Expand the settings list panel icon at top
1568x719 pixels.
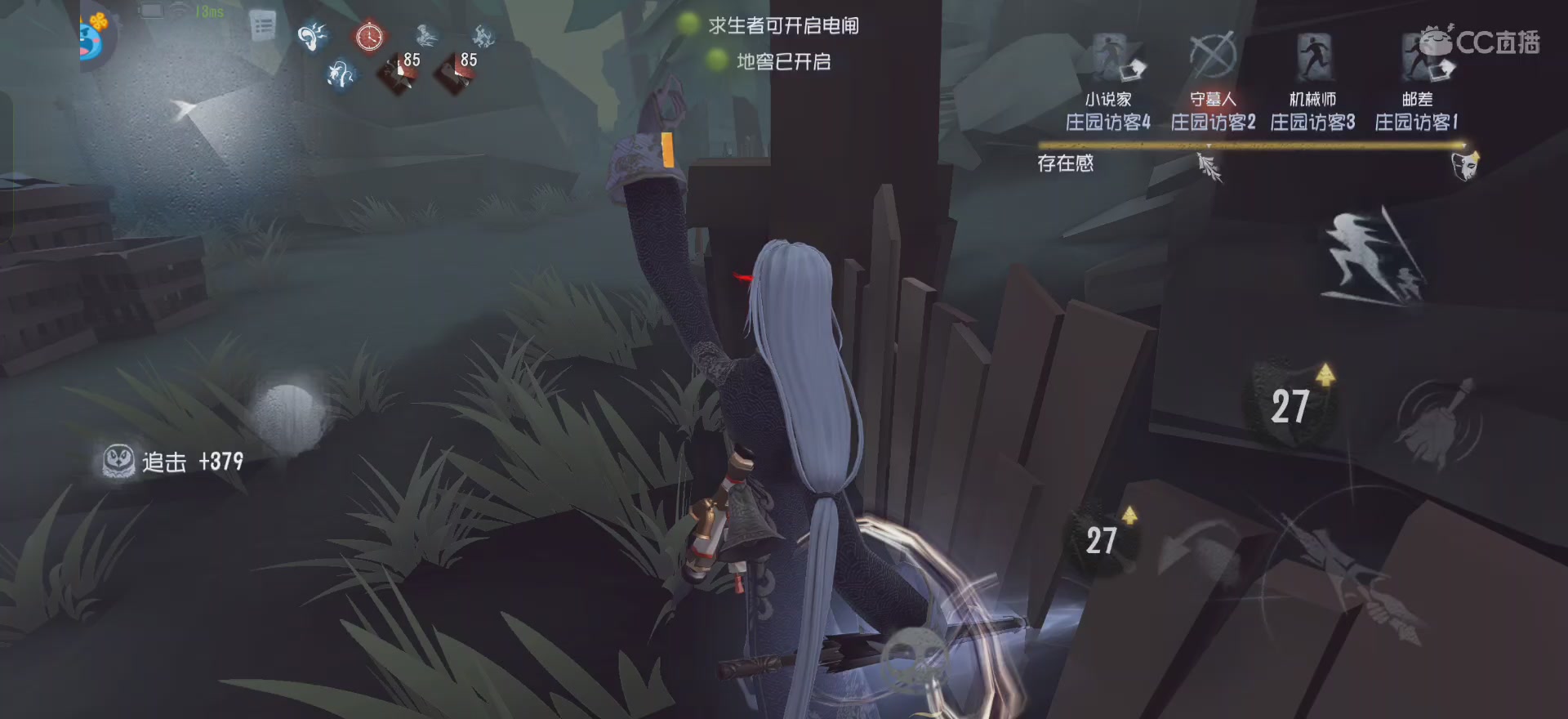pyautogui.click(x=262, y=25)
